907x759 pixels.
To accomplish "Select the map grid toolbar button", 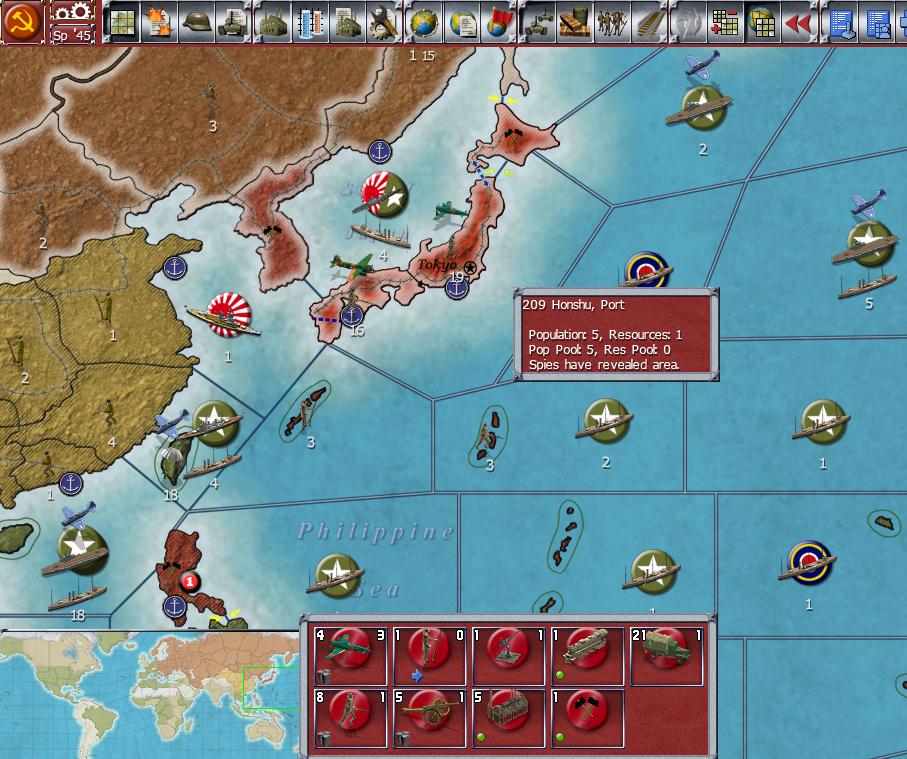I will click(122, 21).
